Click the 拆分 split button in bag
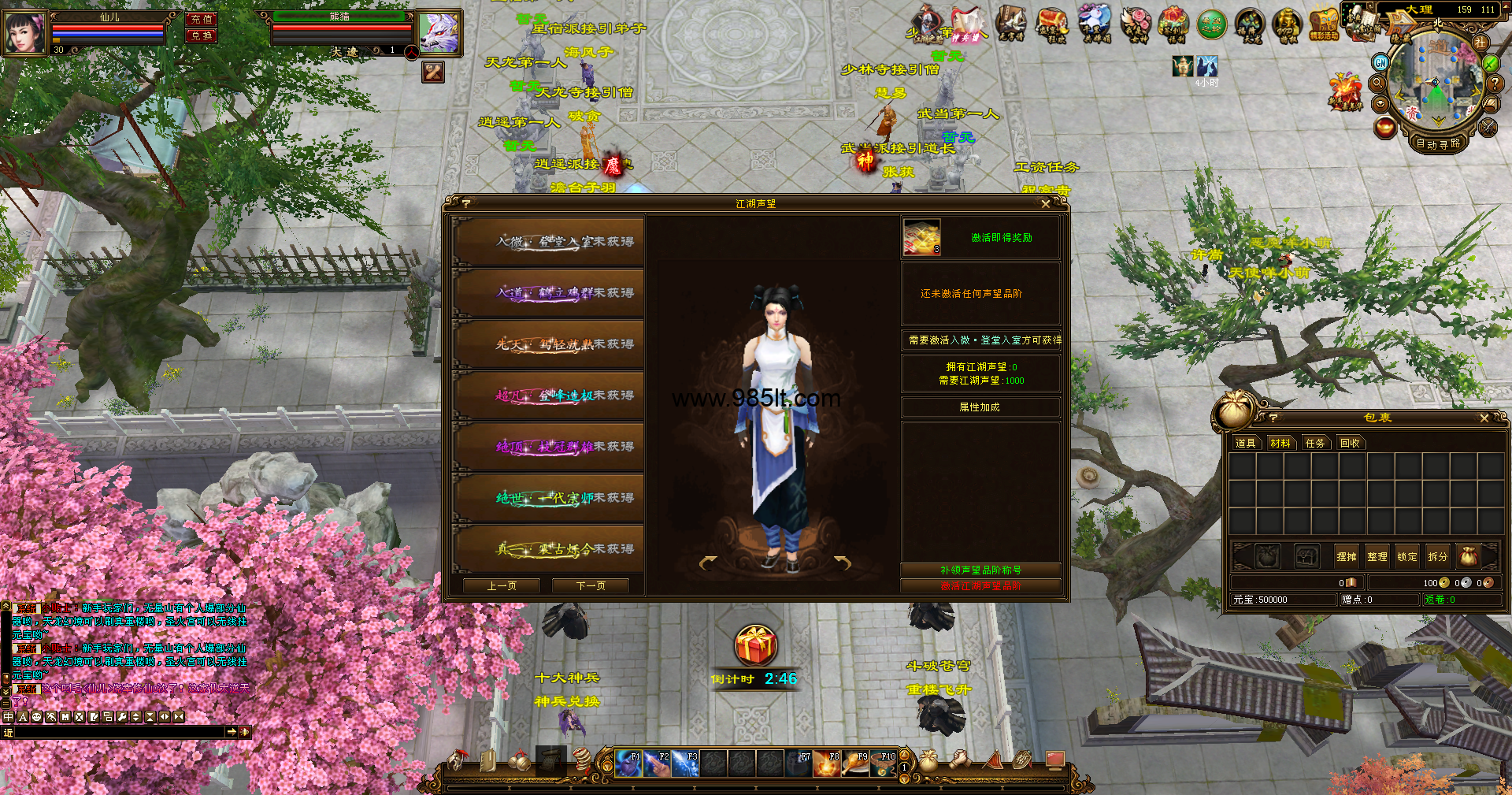Screen dimensions: 1512x795 (x=1437, y=556)
